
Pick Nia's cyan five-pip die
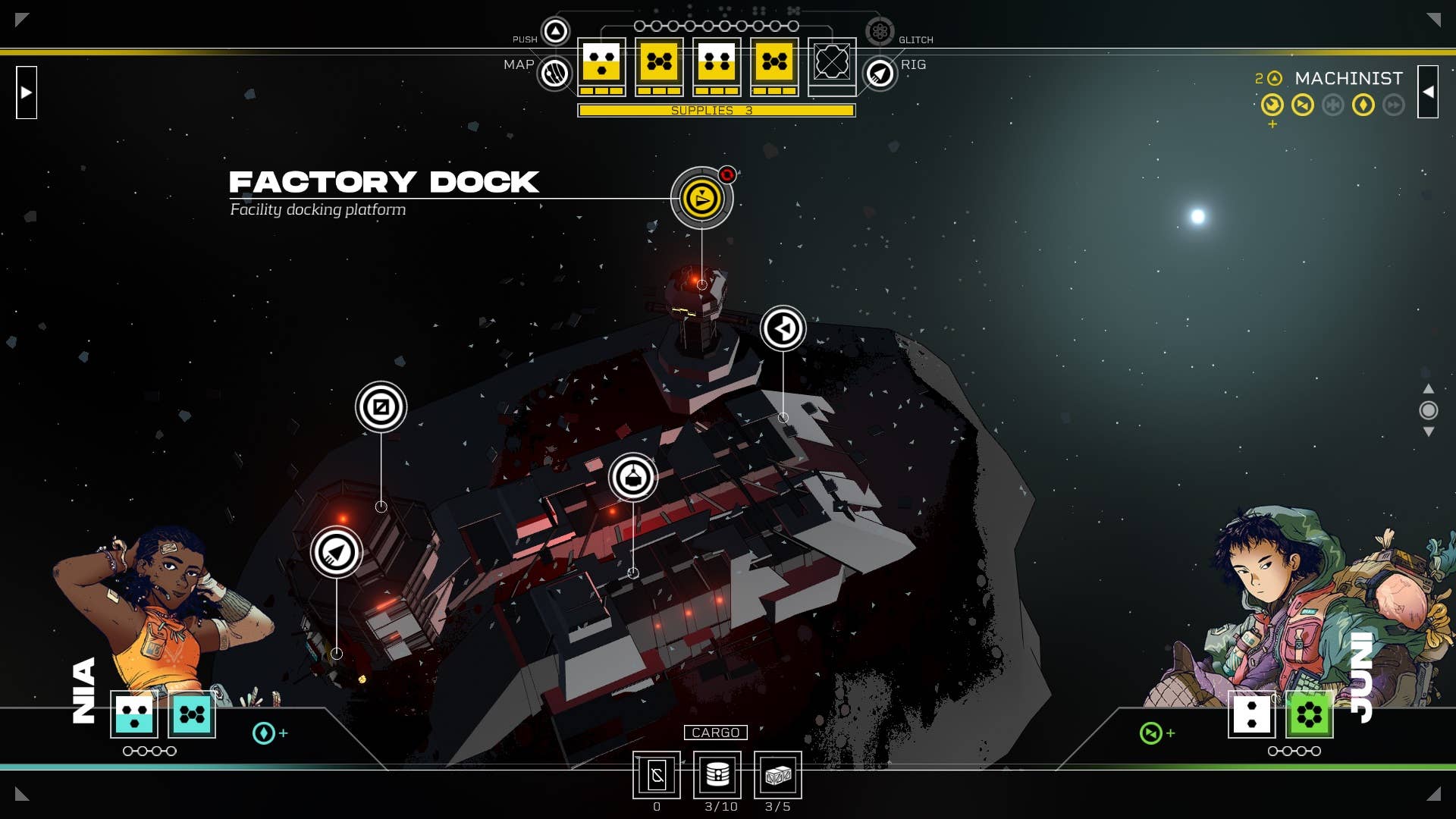coord(192,714)
